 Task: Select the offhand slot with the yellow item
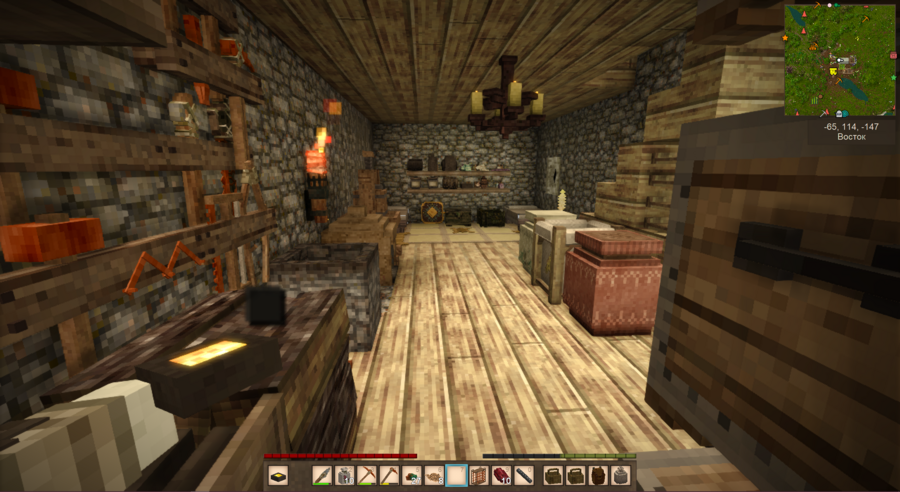(278, 476)
